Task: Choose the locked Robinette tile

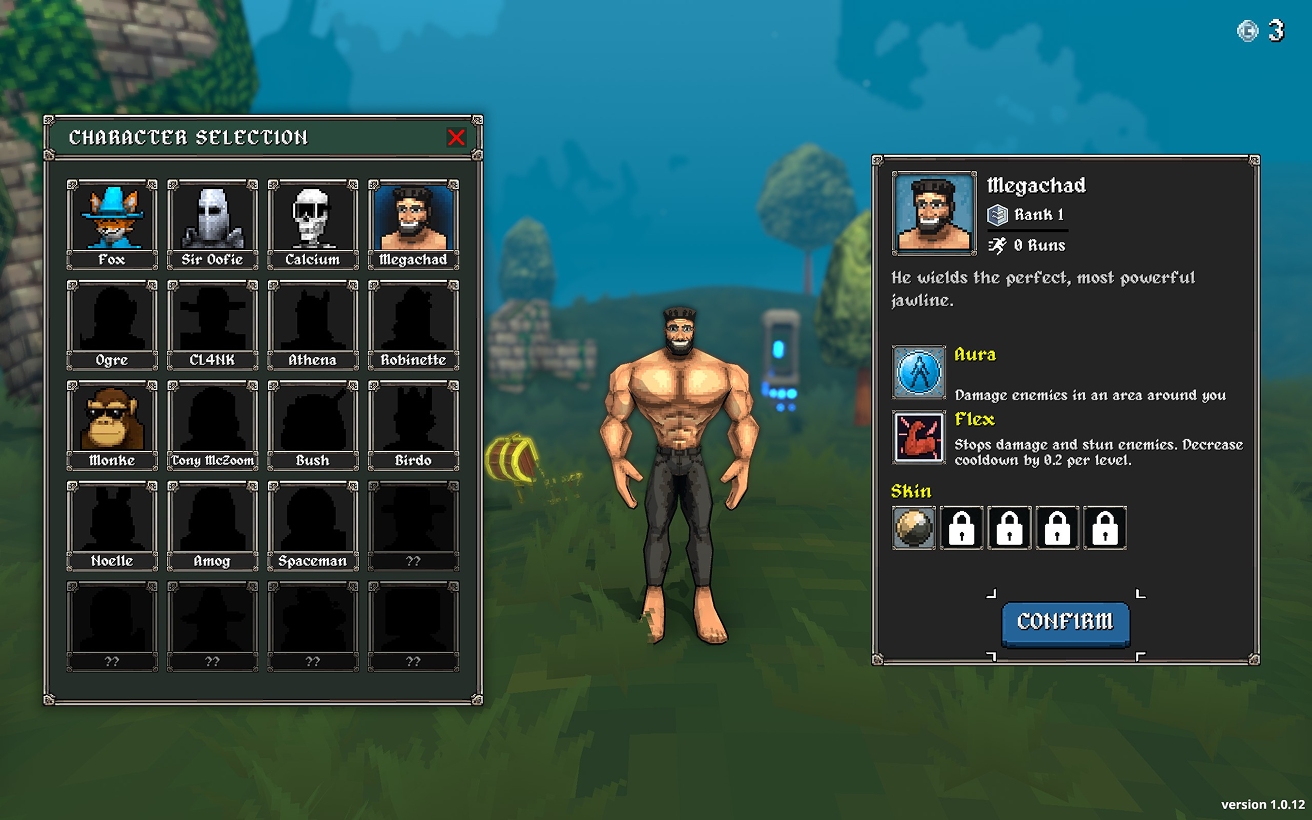Action: tap(413, 323)
